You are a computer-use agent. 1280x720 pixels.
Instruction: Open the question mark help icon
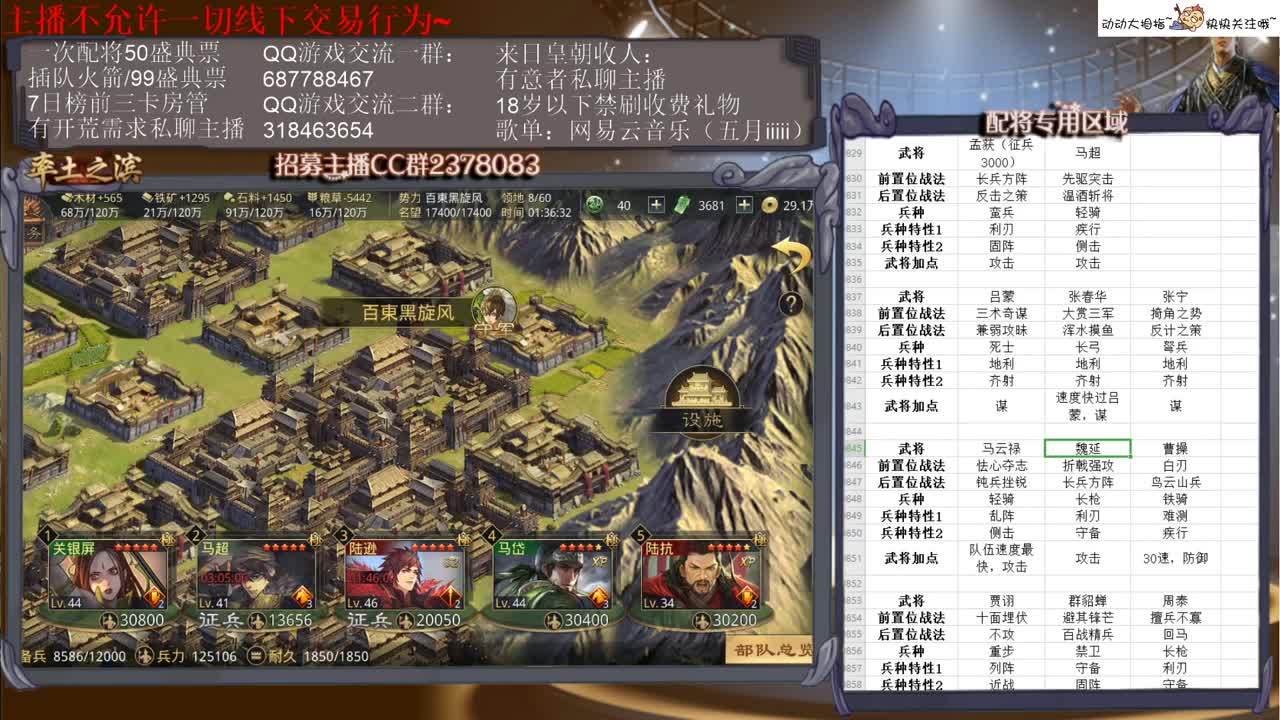(793, 305)
